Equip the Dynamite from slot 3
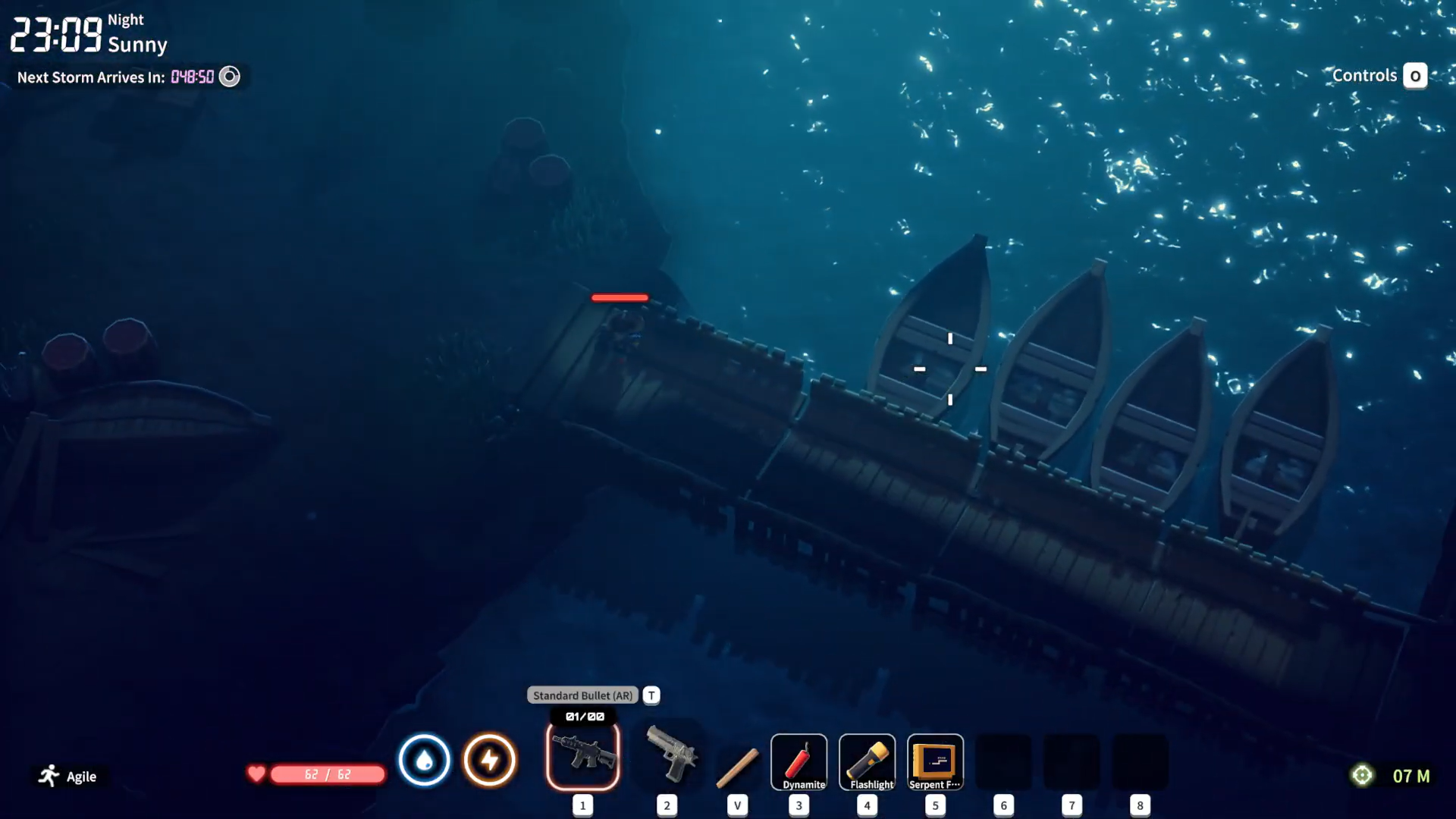The width and height of the screenshot is (1456, 819). (x=799, y=762)
